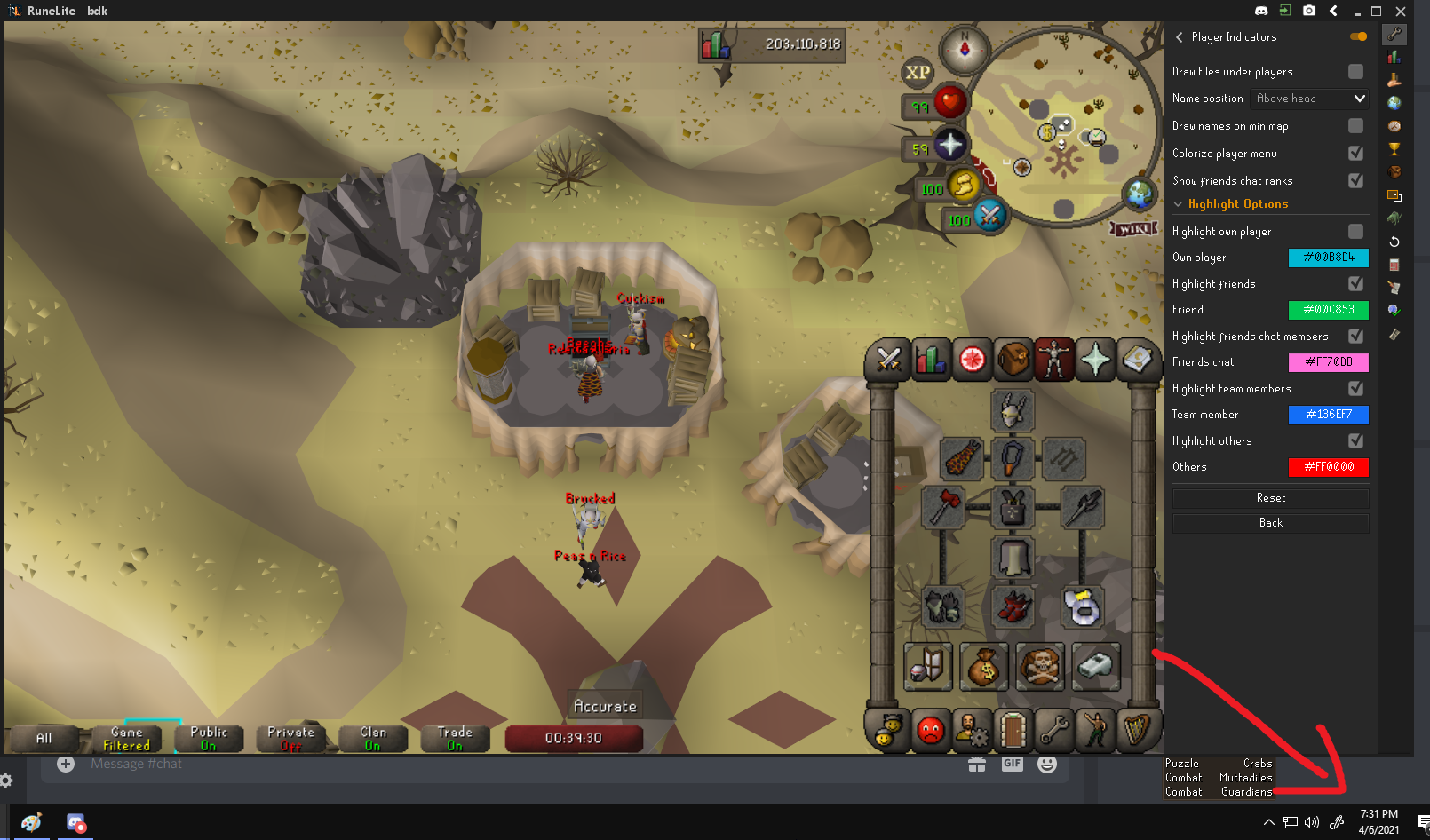
Task: Open the Skills tab with bar chart icon
Action: point(930,360)
